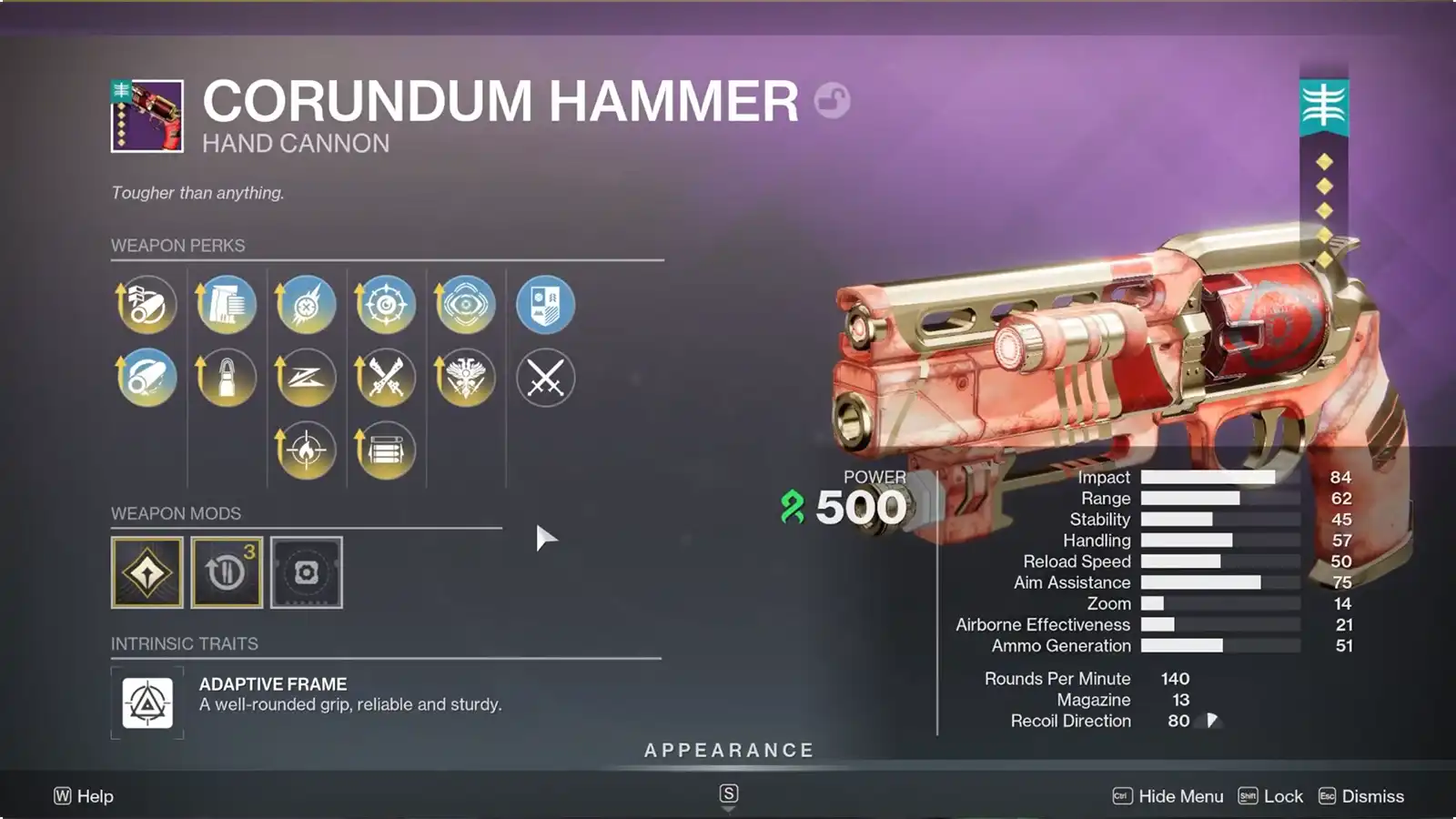The height and width of the screenshot is (819, 1456).
Task: Select the blue eye-shaped perk icon
Action: pos(466,305)
